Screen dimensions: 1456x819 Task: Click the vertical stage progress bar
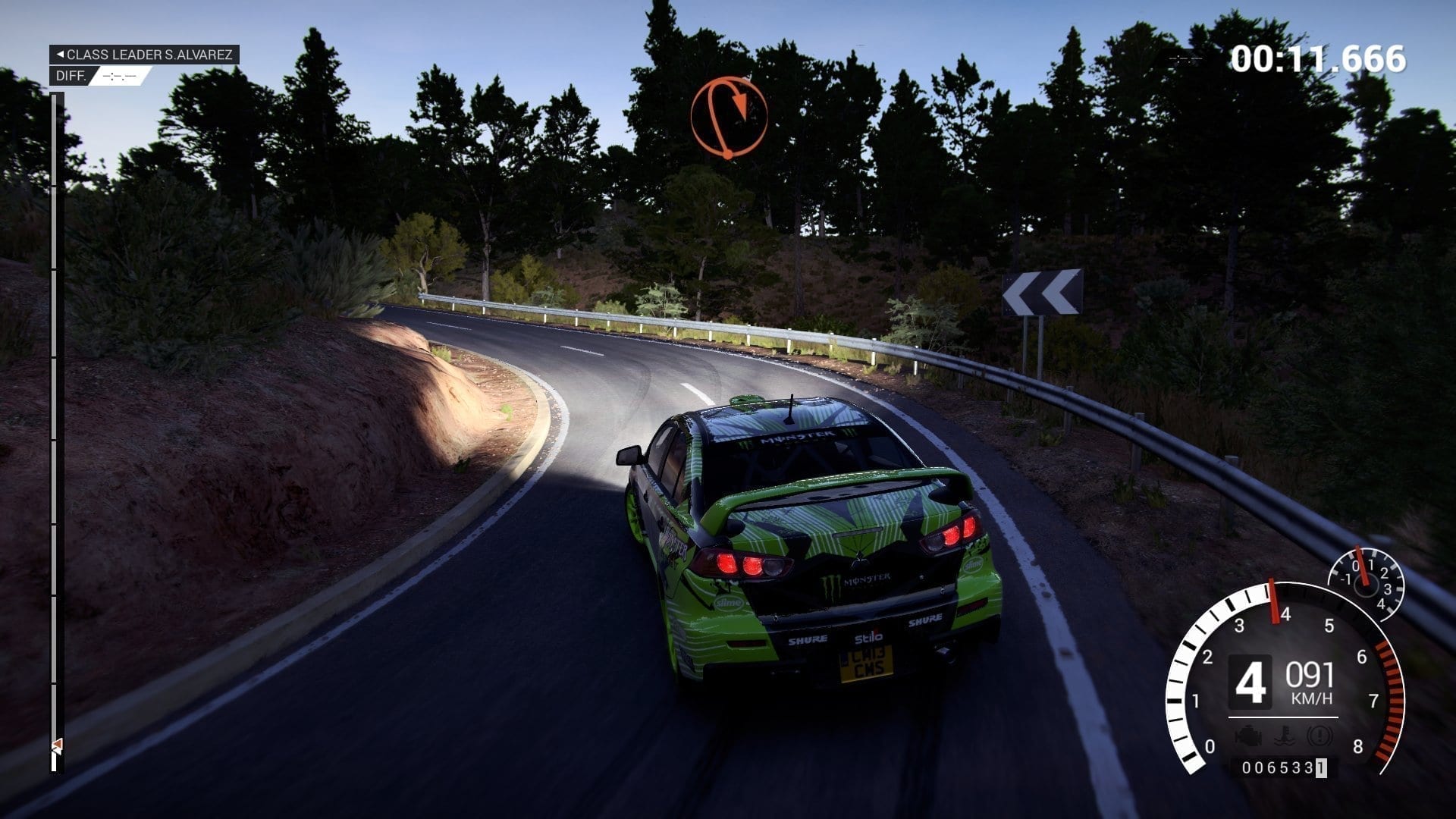pos(55,425)
